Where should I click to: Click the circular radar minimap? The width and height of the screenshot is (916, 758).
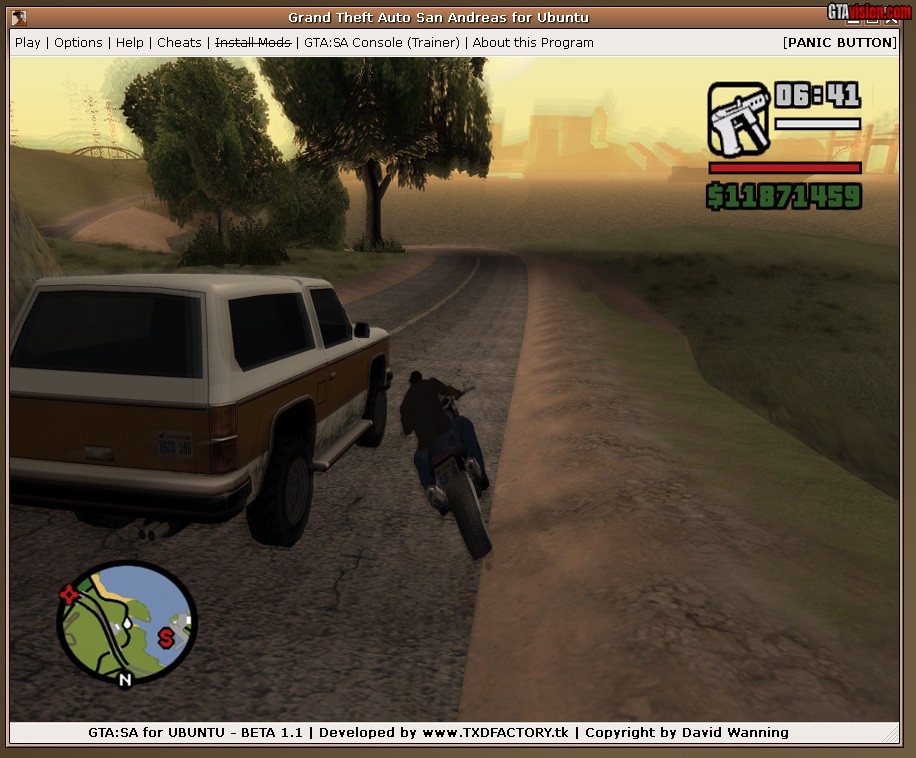[126, 623]
